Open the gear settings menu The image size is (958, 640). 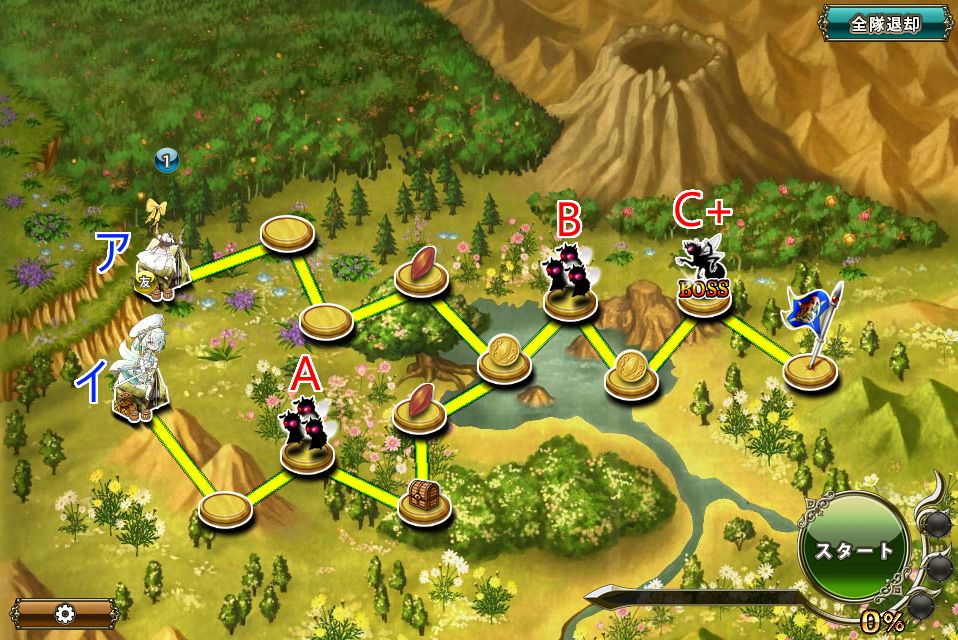pyautogui.click(x=66, y=613)
